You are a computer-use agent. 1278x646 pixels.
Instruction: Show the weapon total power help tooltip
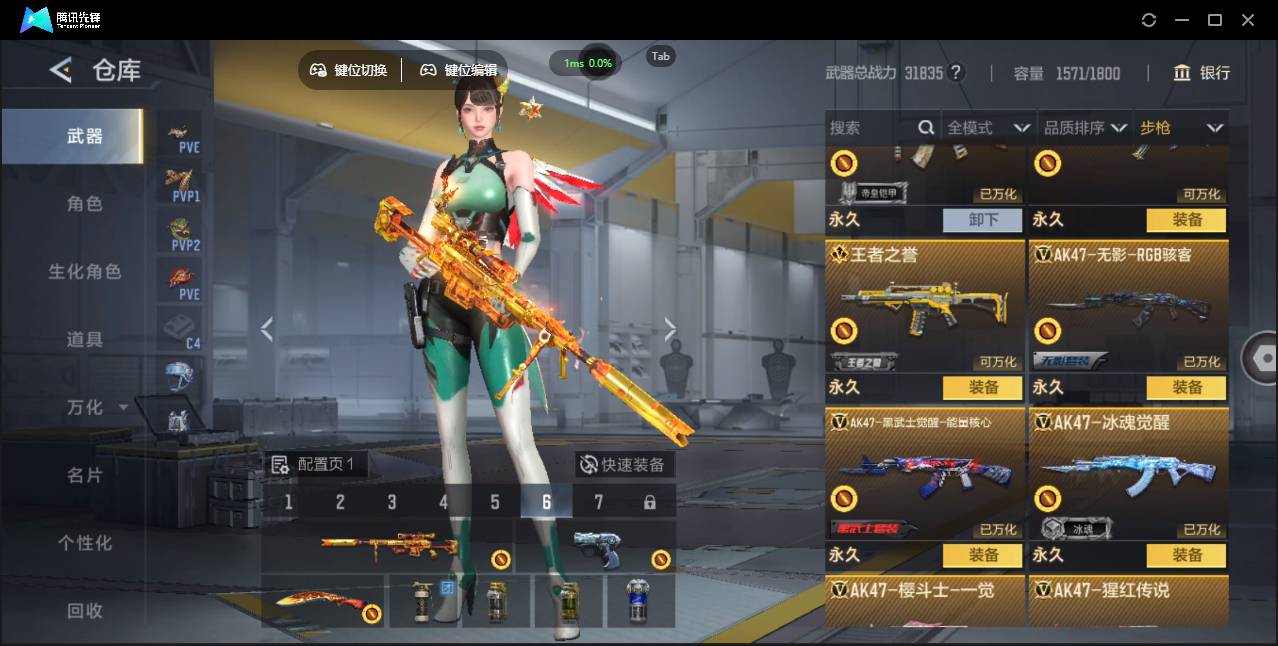956,73
